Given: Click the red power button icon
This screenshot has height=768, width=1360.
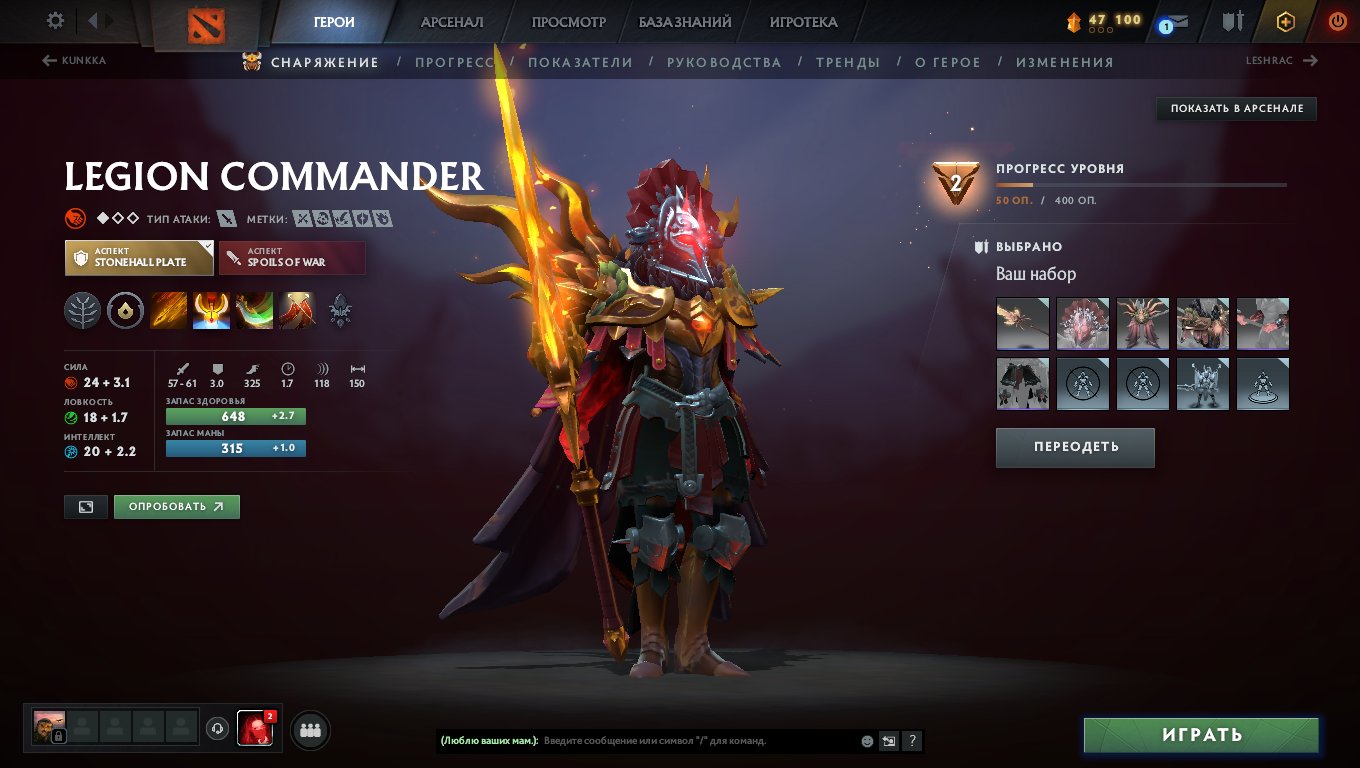Looking at the screenshot, I should [1337, 19].
